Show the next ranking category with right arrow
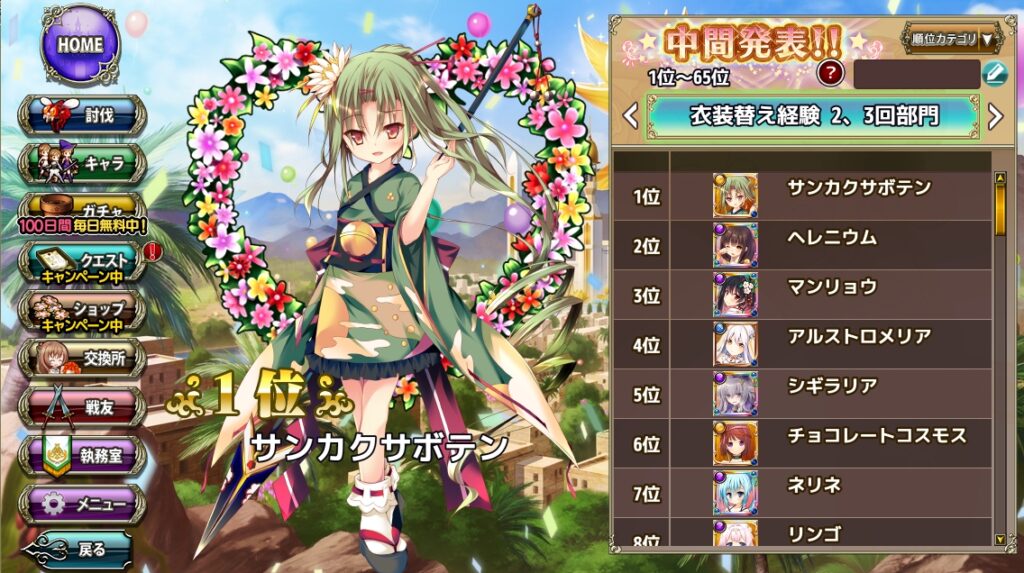1024x573 pixels. (x=995, y=116)
